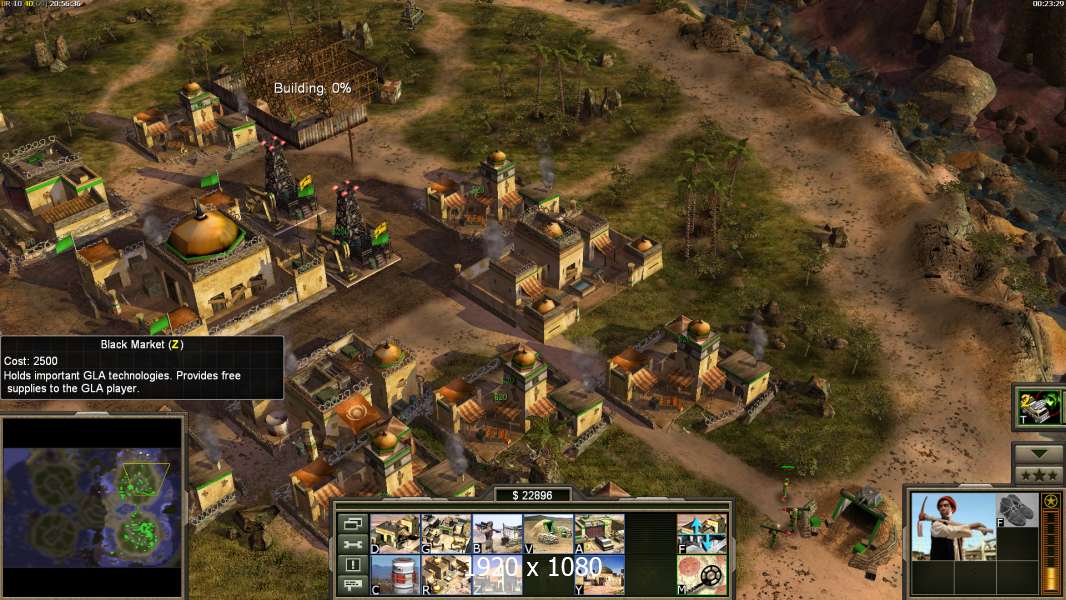
Task: Click the downward arrow button
Action: (x=1038, y=454)
